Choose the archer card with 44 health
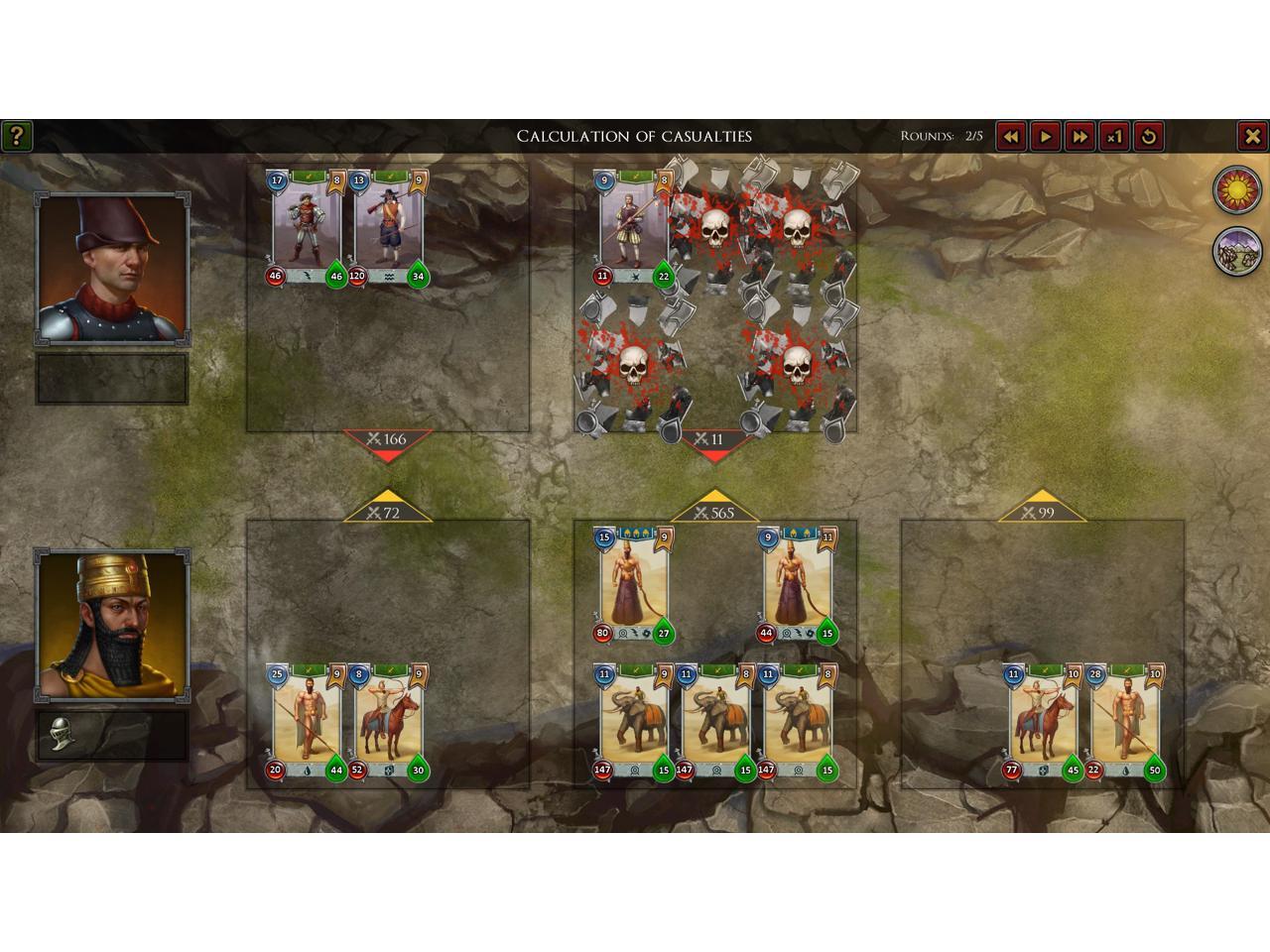The image size is (1270, 952). pyautogui.click(x=797, y=585)
